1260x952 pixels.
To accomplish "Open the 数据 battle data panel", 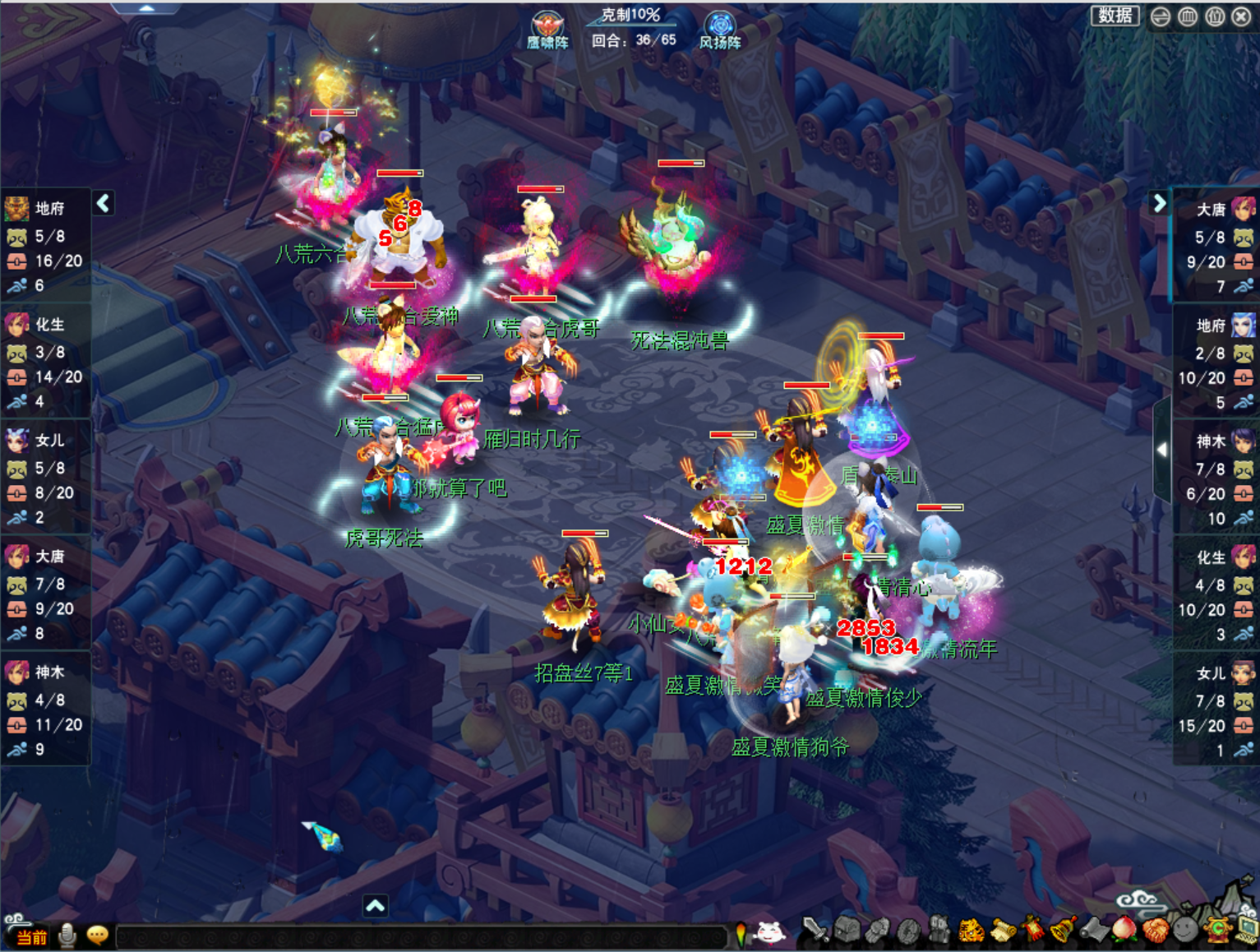I will 1115,16.
